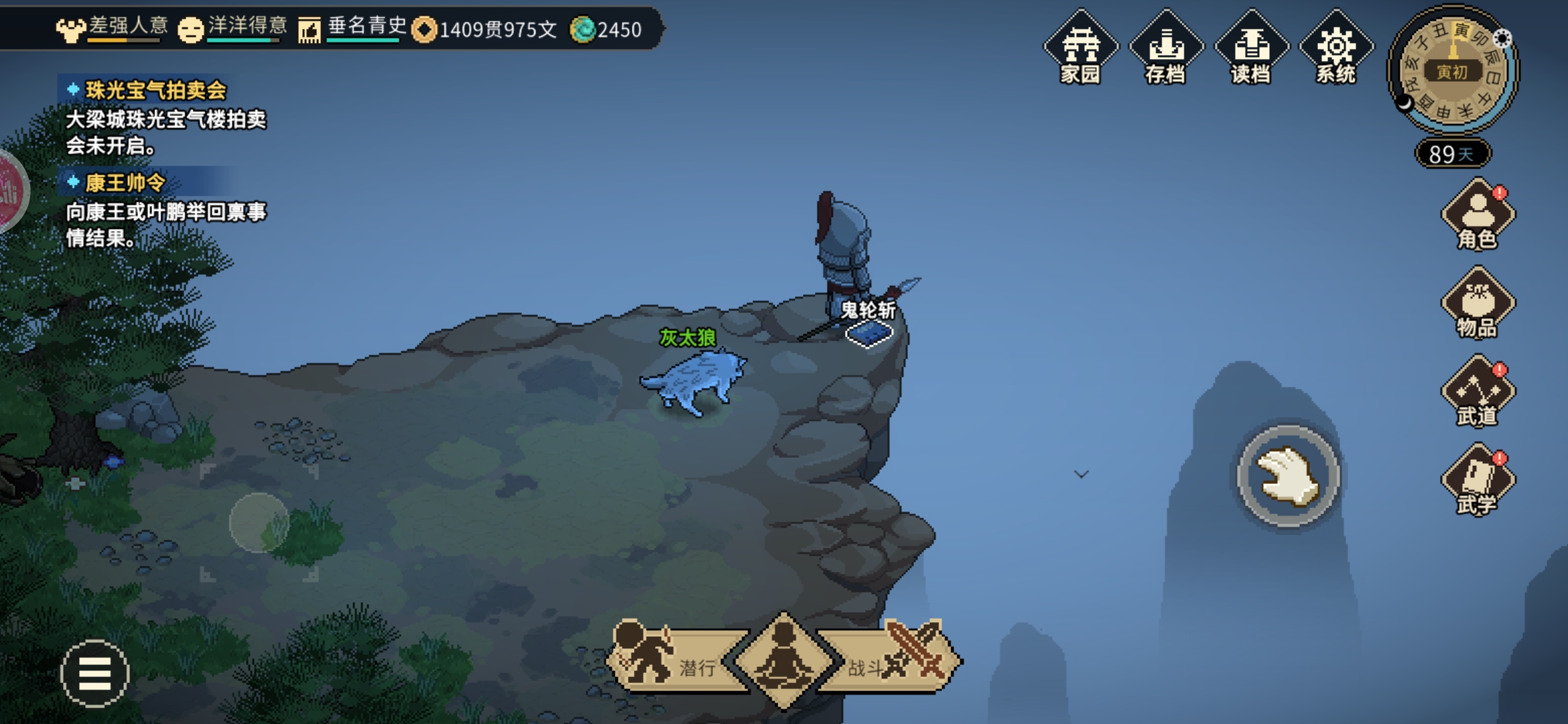Expand the small chevron arrow
This screenshot has height=724, width=1568.
[1081, 474]
